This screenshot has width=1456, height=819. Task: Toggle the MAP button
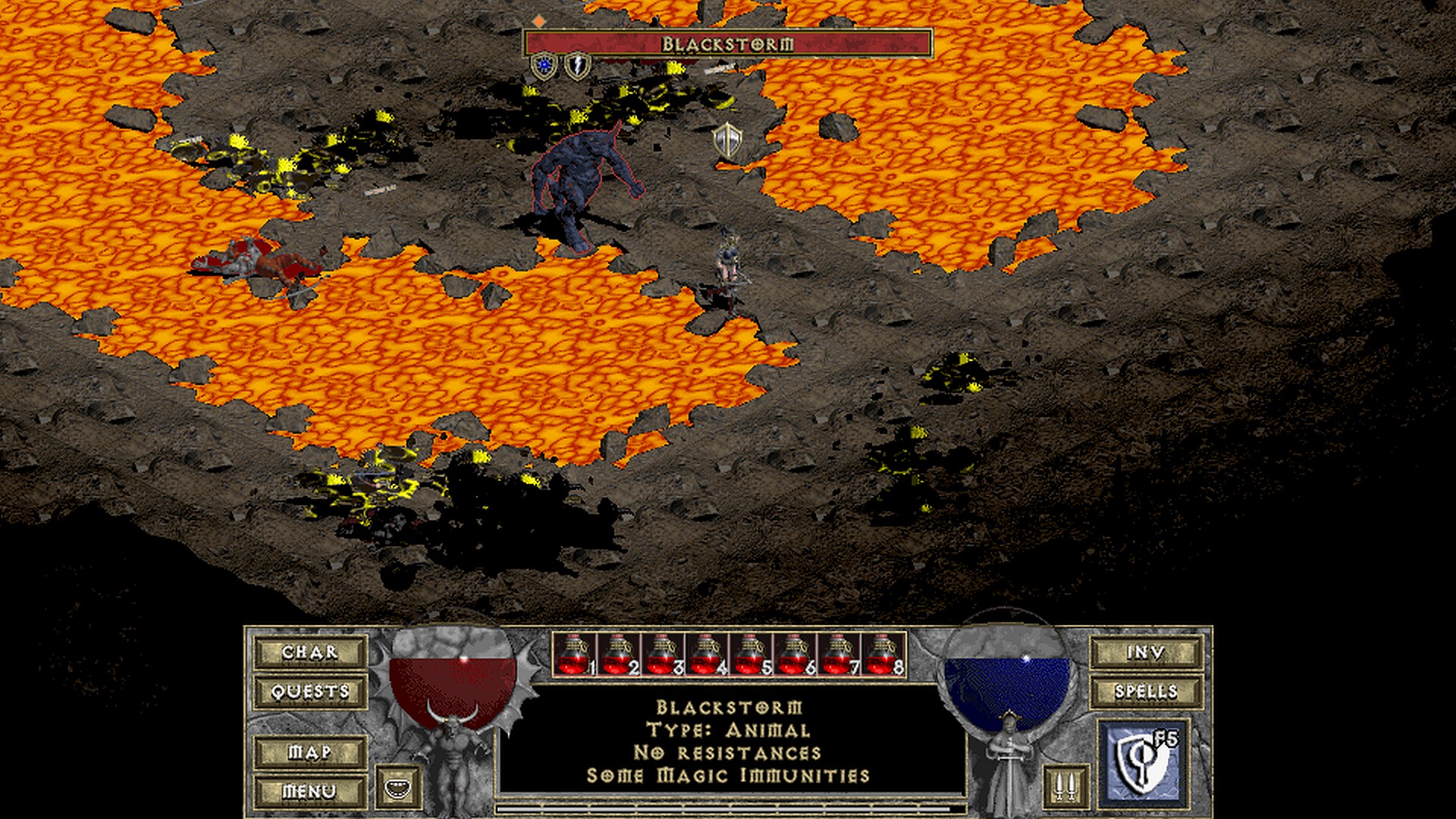309,752
